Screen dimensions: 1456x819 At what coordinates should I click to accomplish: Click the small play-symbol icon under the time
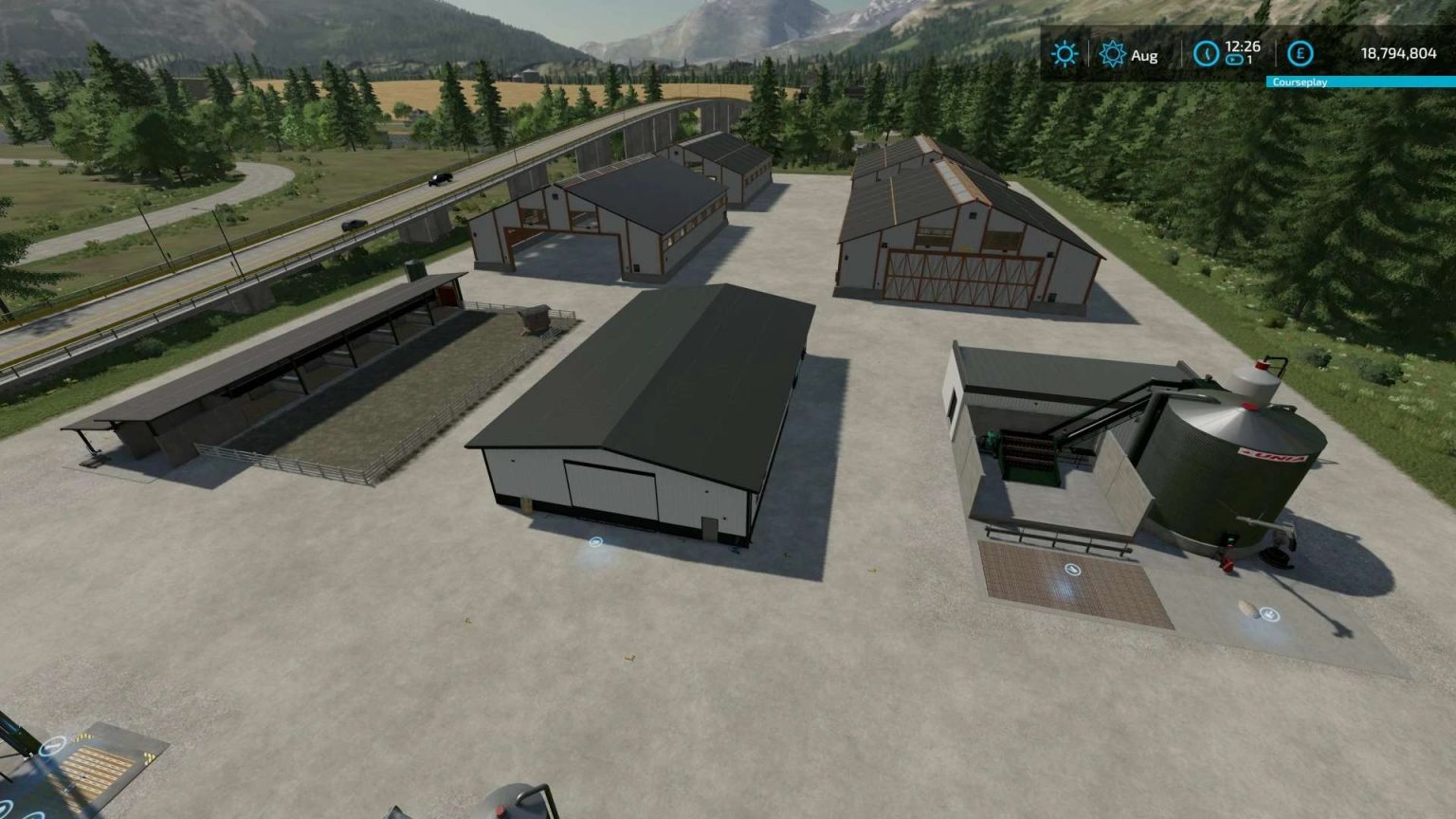1233,60
